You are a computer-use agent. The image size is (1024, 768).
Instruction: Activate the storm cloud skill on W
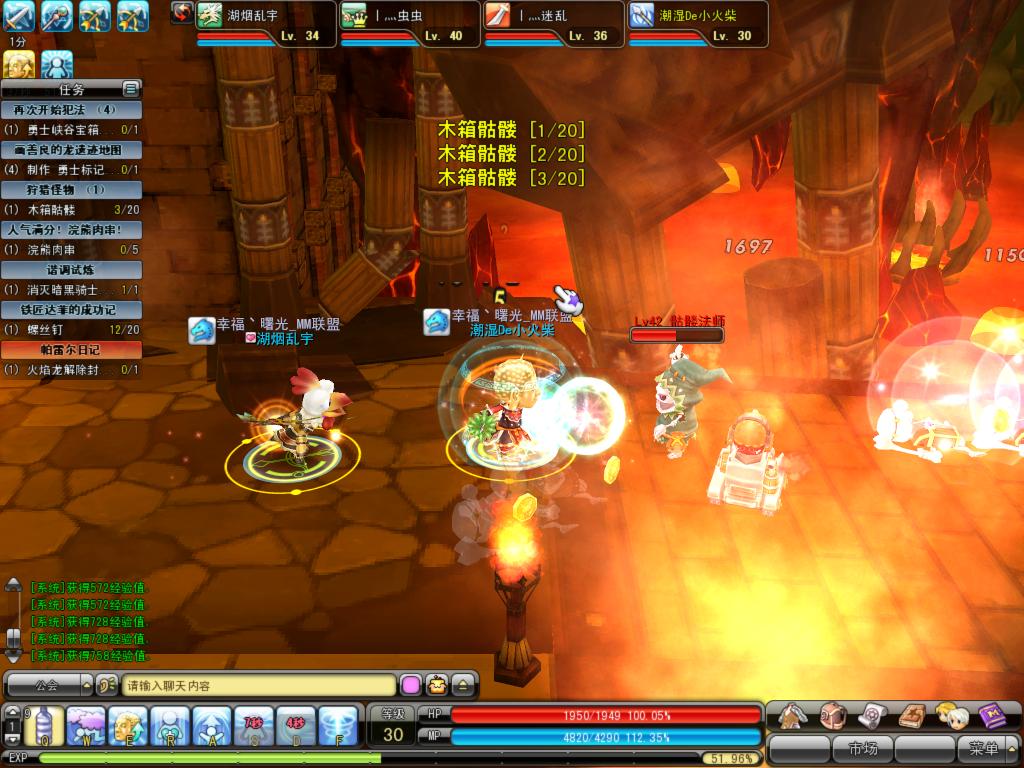tap(86, 725)
